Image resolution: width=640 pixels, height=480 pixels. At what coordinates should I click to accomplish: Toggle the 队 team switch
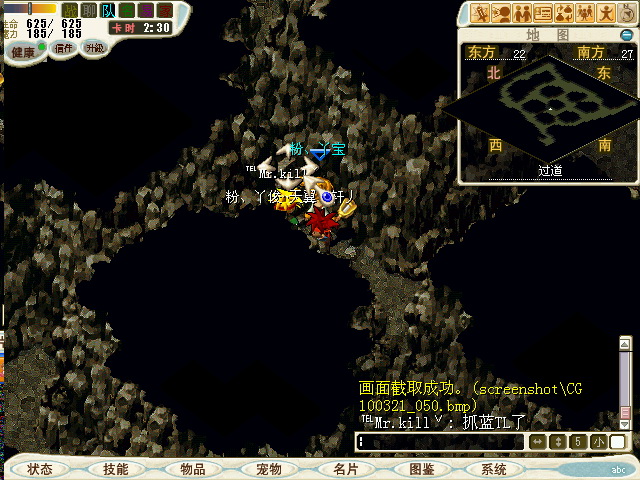tap(107, 10)
